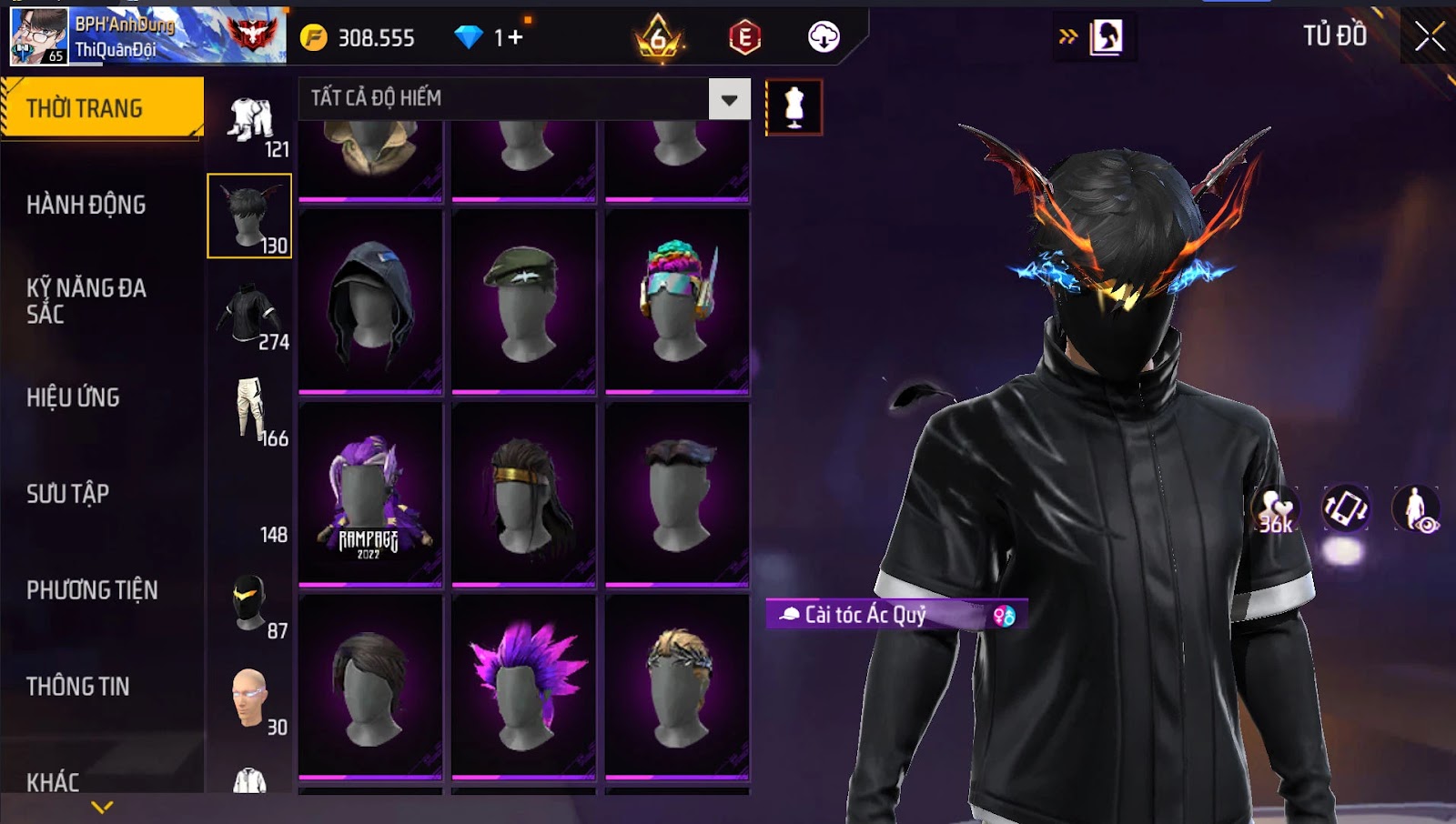This screenshot has height=824, width=1456.
Task: Add diamonds with the plus button
Action: click(x=516, y=37)
